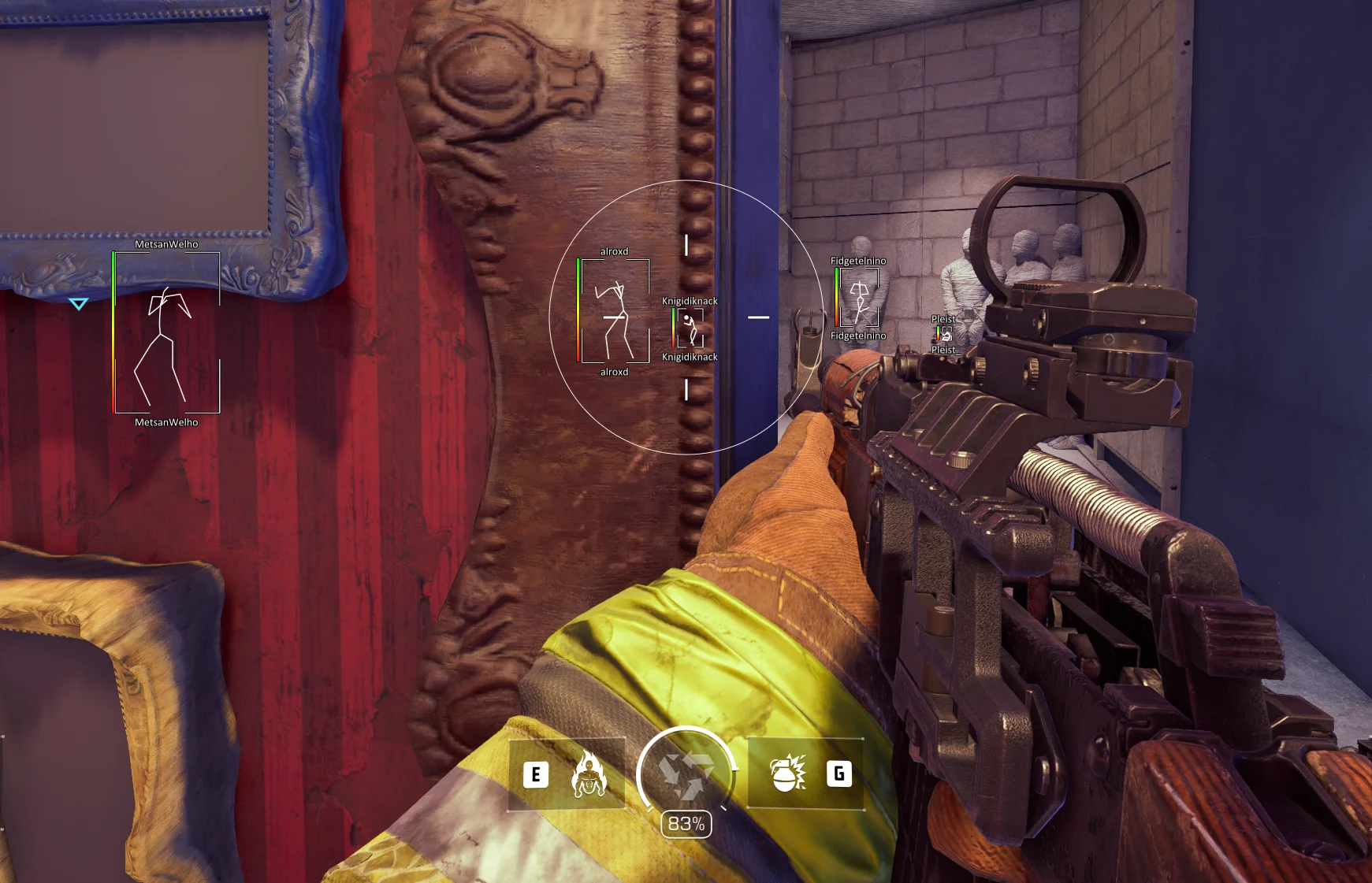Activate the flaming figure ability icon
This screenshot has width=1372, height=883.
click(588, 774)
